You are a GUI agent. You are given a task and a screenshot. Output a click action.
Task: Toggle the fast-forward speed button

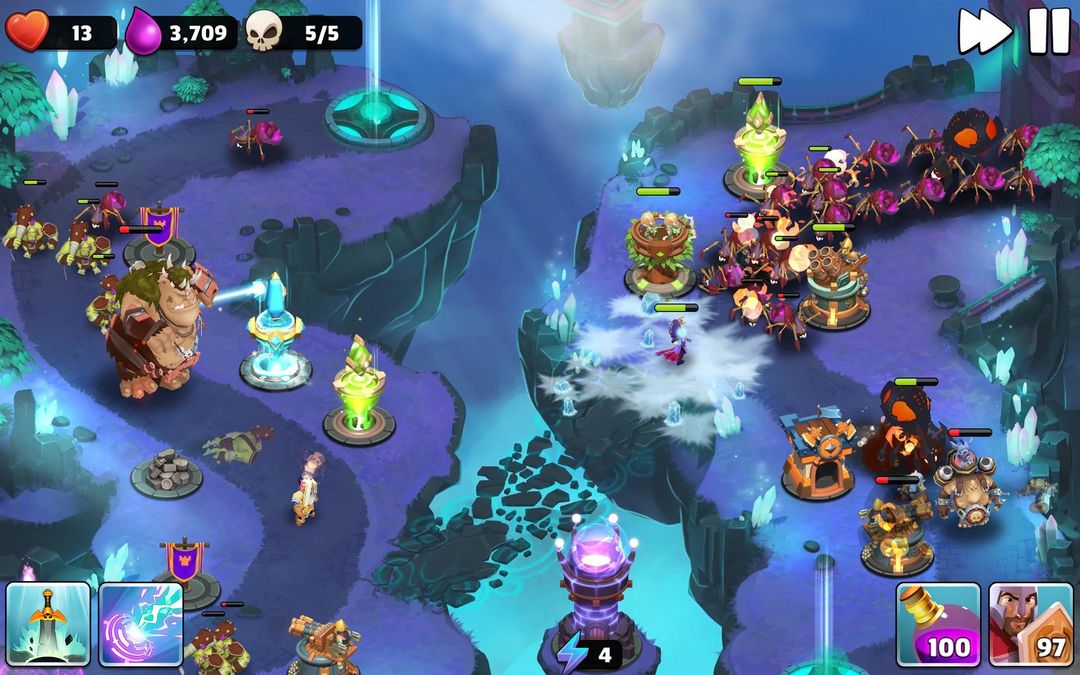[984, 31]
